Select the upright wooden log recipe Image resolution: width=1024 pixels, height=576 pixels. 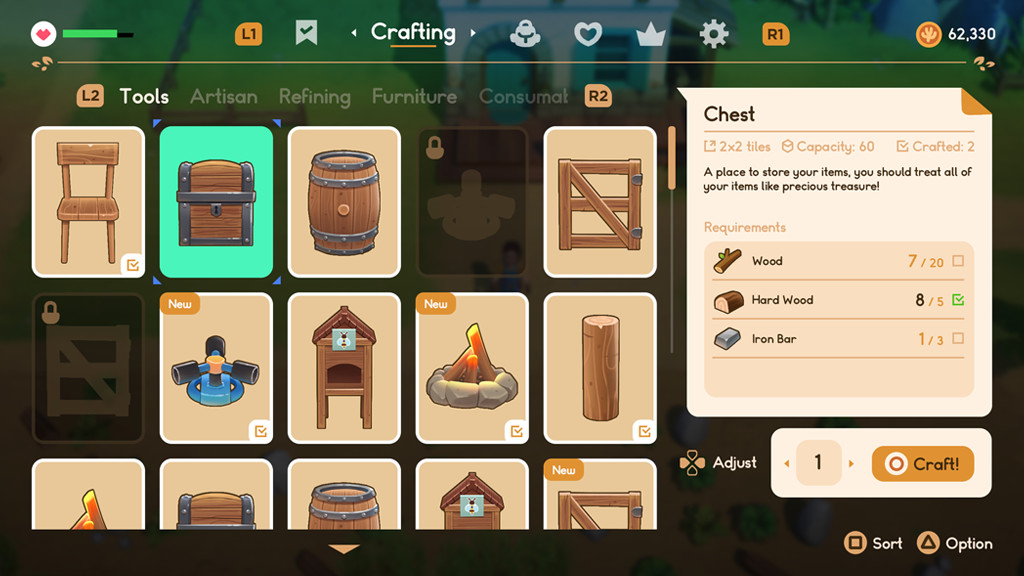[x=600, y=368]
